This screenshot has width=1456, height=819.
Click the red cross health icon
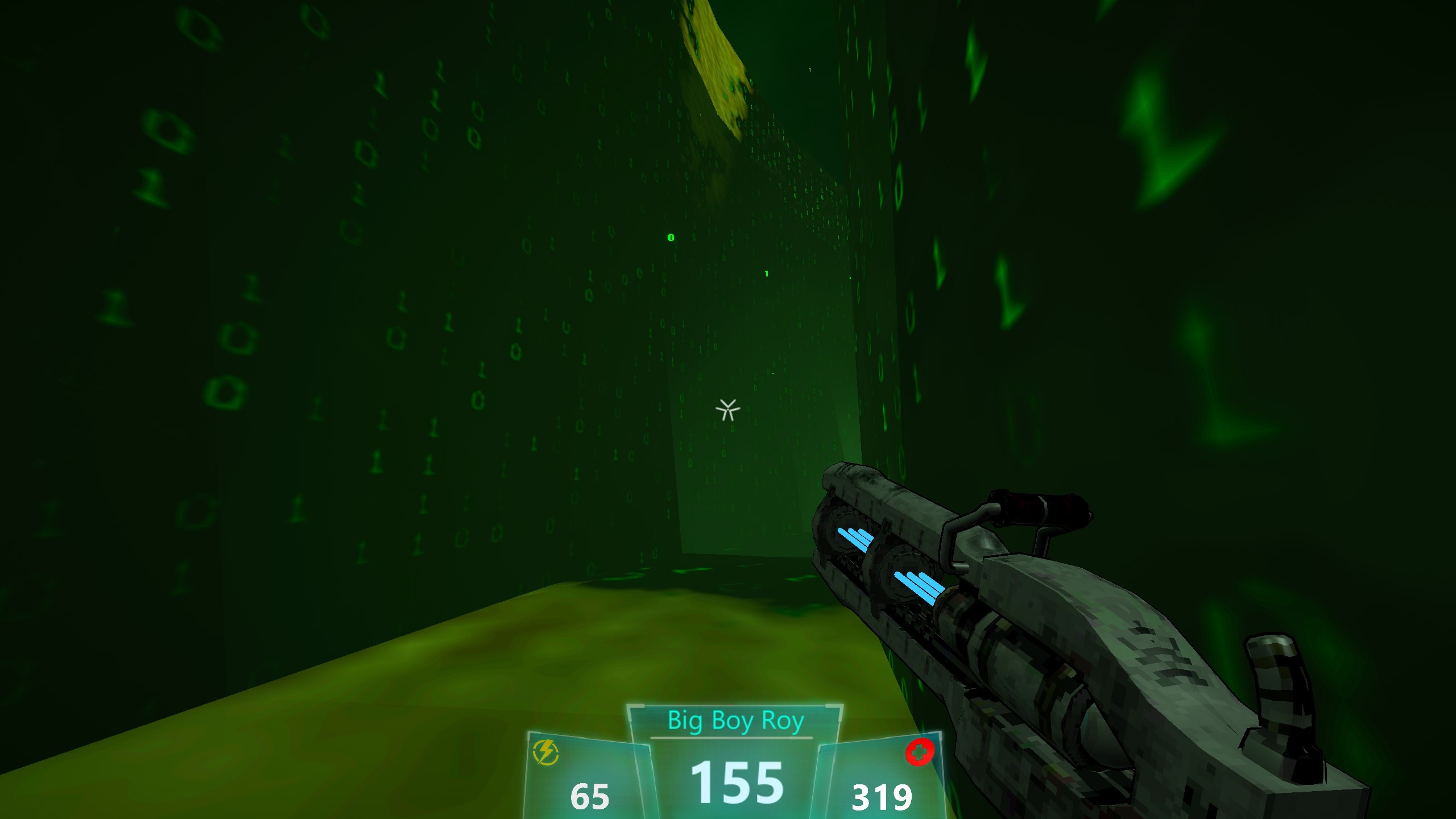[x=920, y=752]
